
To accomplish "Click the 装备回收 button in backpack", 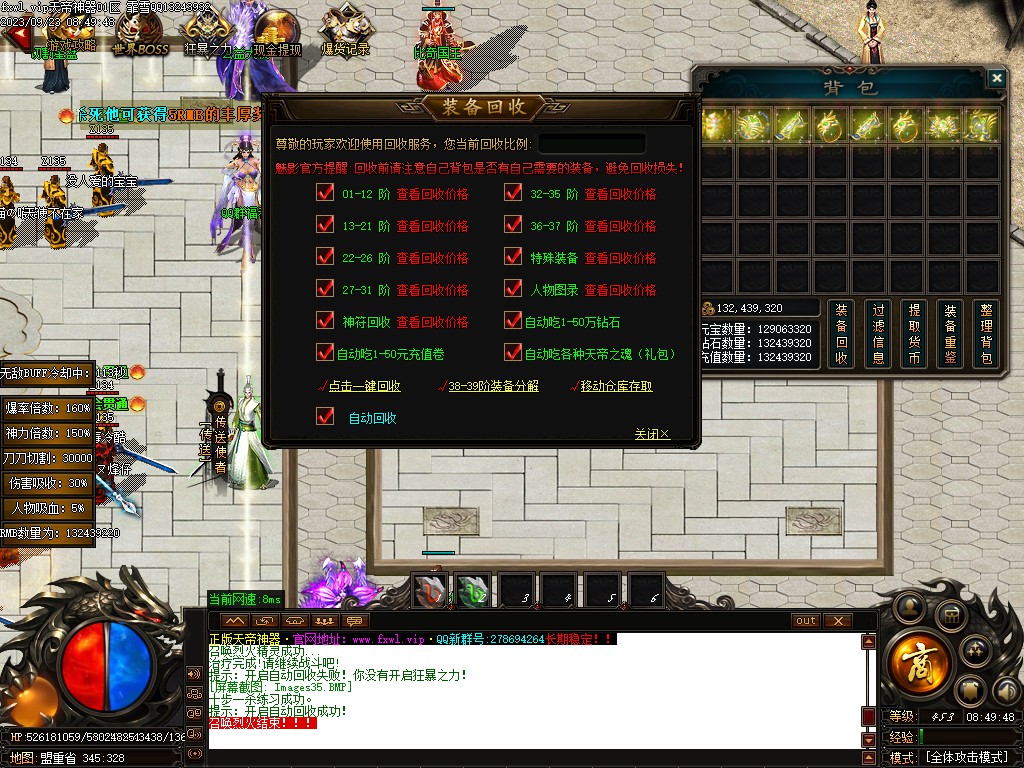I will click(x=841, y=334).
